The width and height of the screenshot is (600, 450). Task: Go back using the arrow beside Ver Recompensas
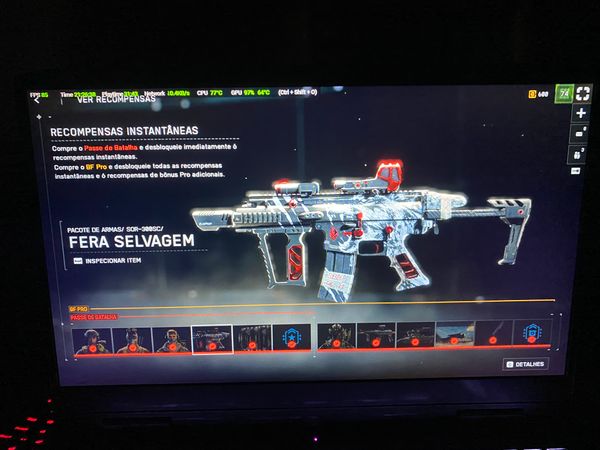point(37,100)
